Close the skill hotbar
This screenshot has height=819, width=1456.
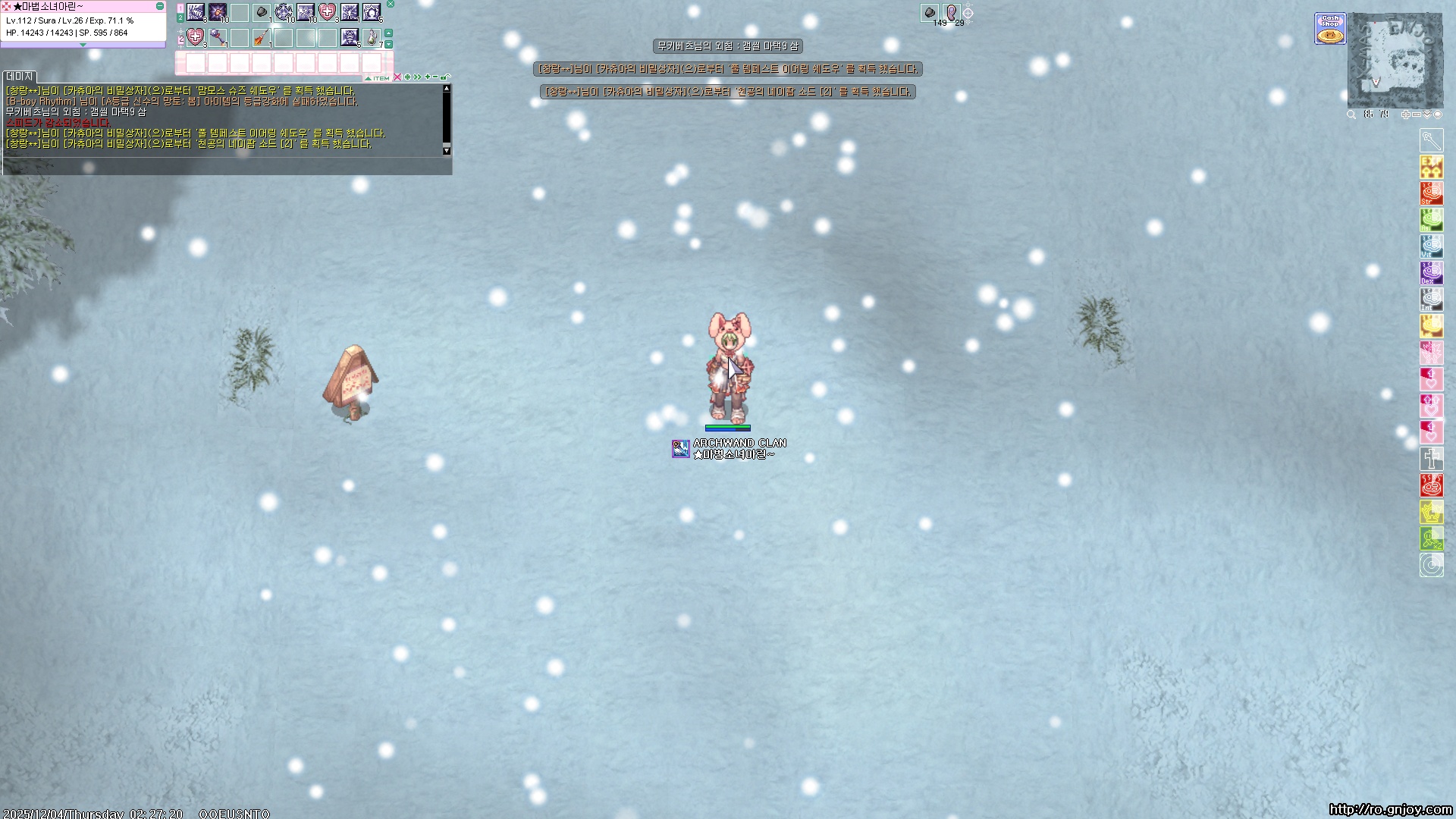(391, 4)
